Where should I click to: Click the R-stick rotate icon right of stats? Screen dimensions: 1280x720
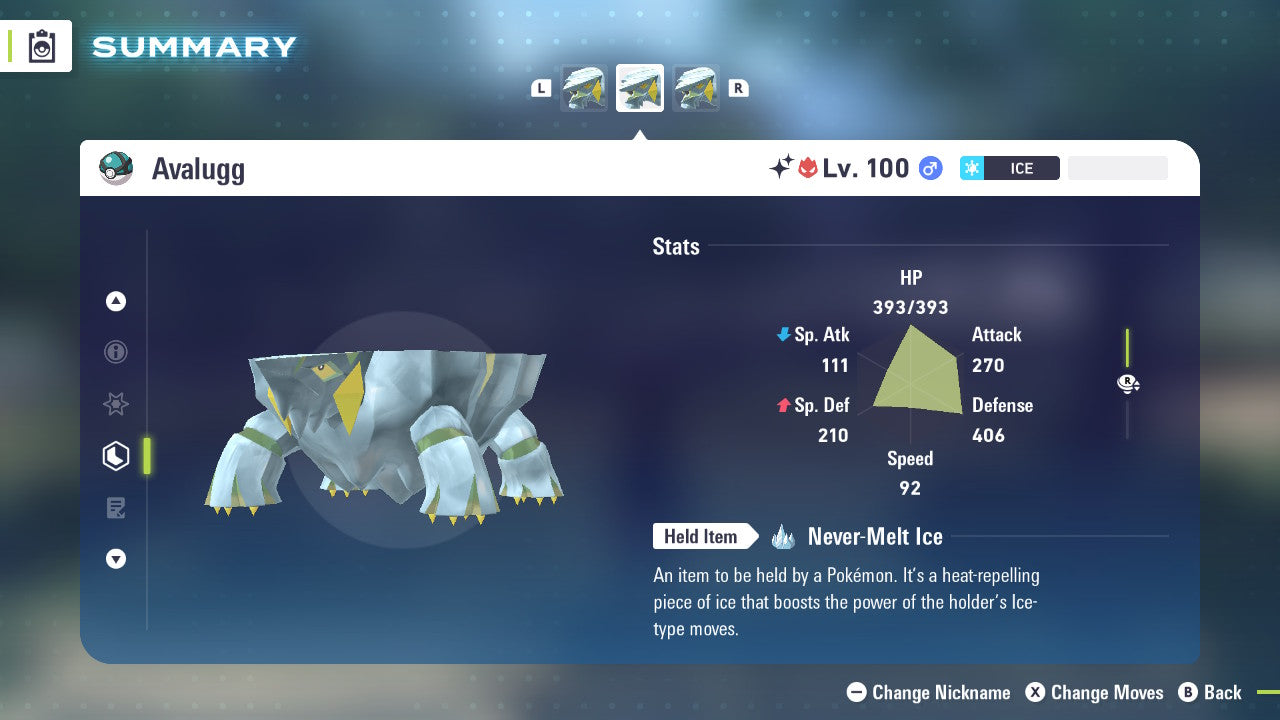(x=1128, y=383)
